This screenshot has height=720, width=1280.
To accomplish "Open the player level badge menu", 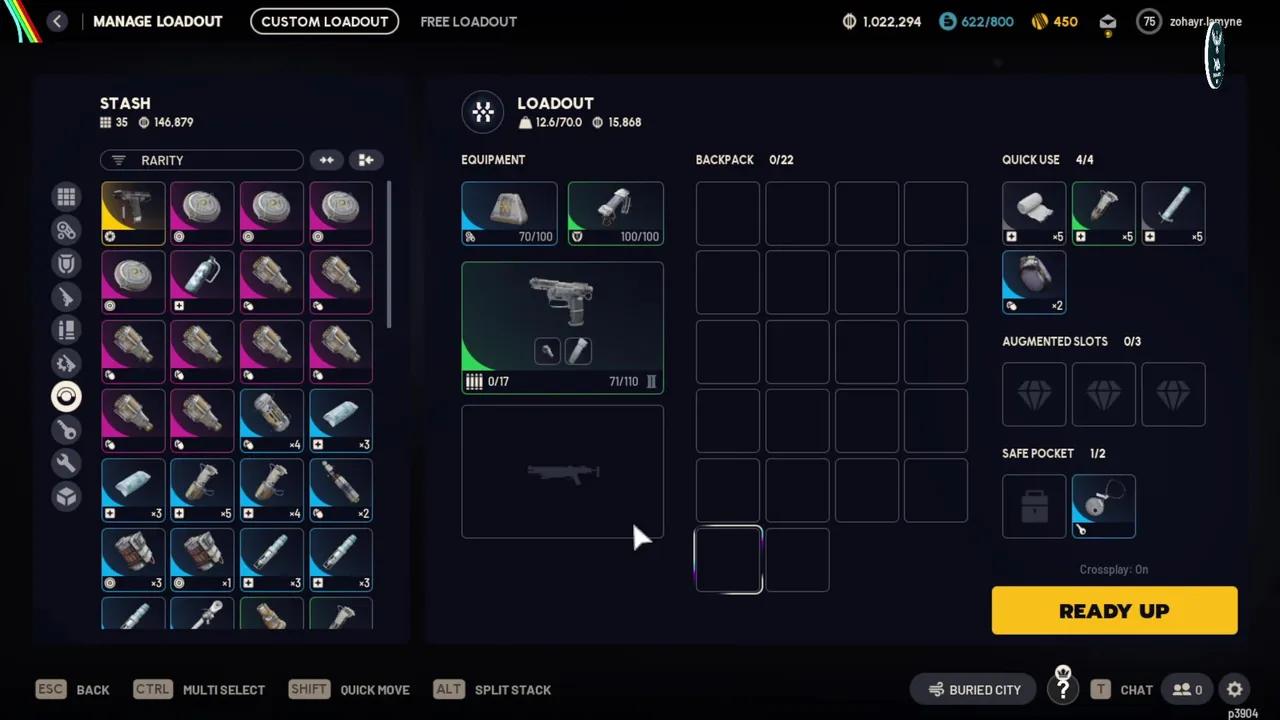I will click(1148, 21).
